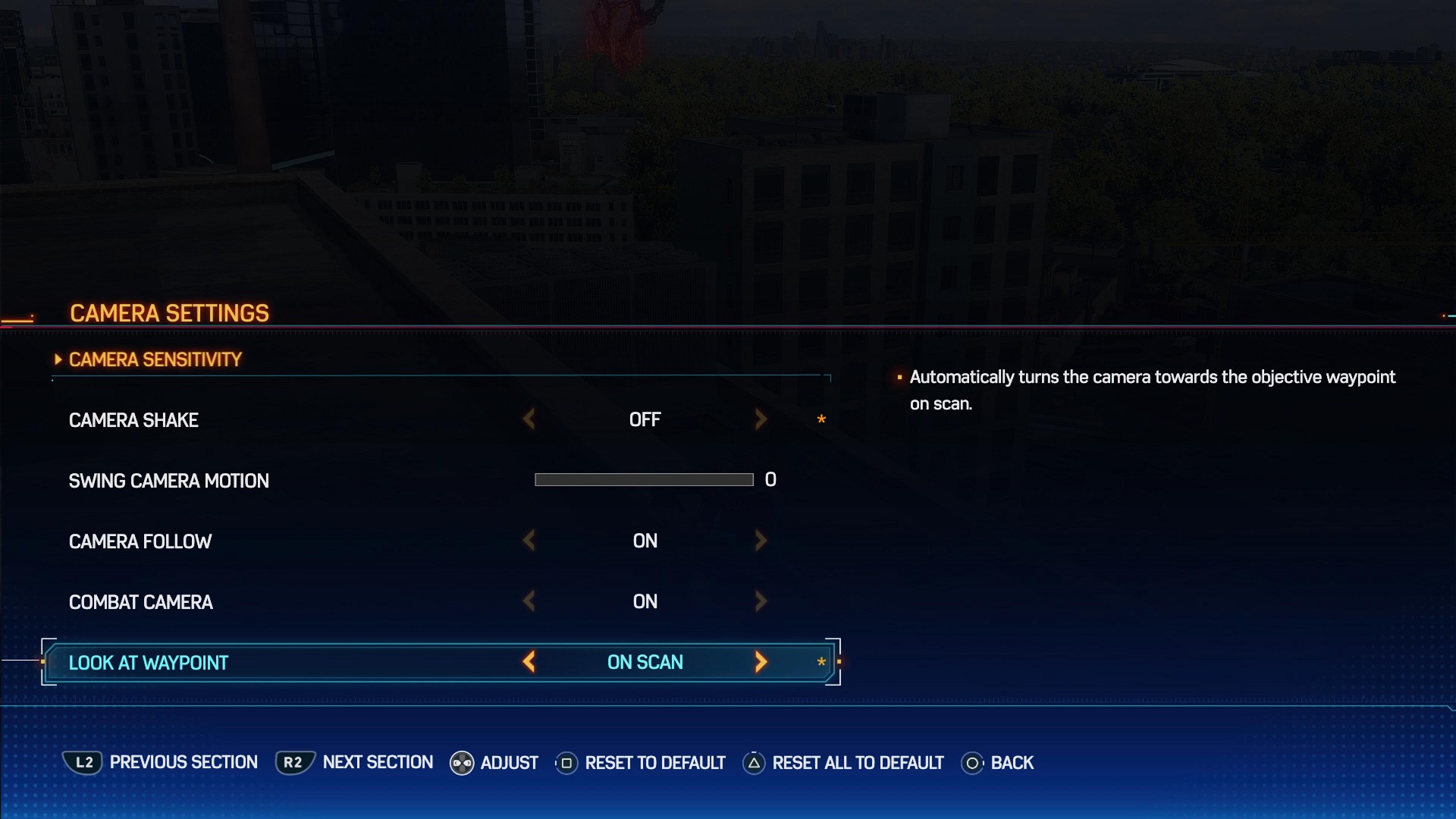Image resolution: width=1456 pixels, height=819 pixels.
Task: Click Reset All to Default
Action: coord(857,763)
